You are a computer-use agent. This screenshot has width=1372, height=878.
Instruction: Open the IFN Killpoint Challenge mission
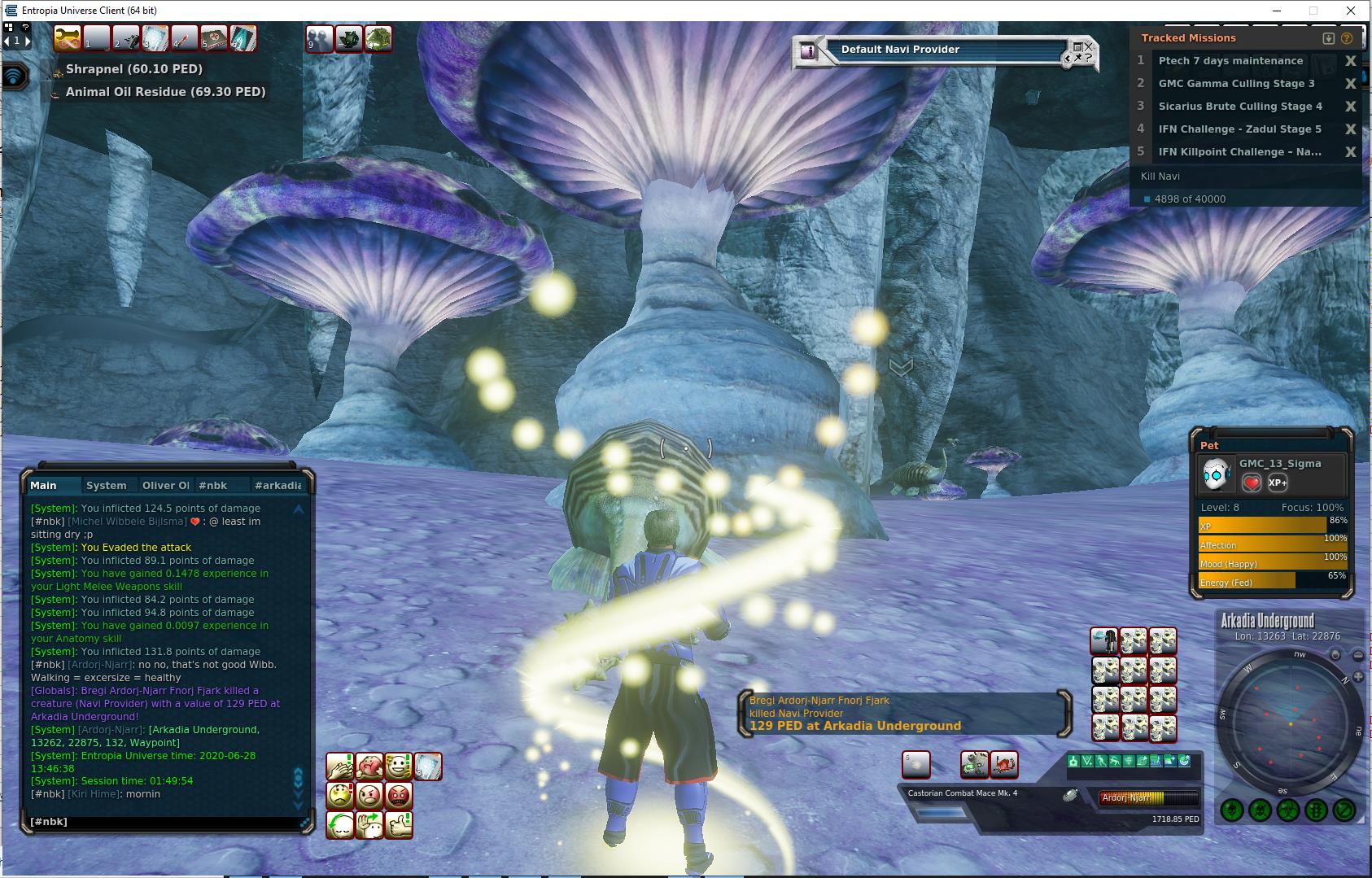click(x=1239, y=152)
